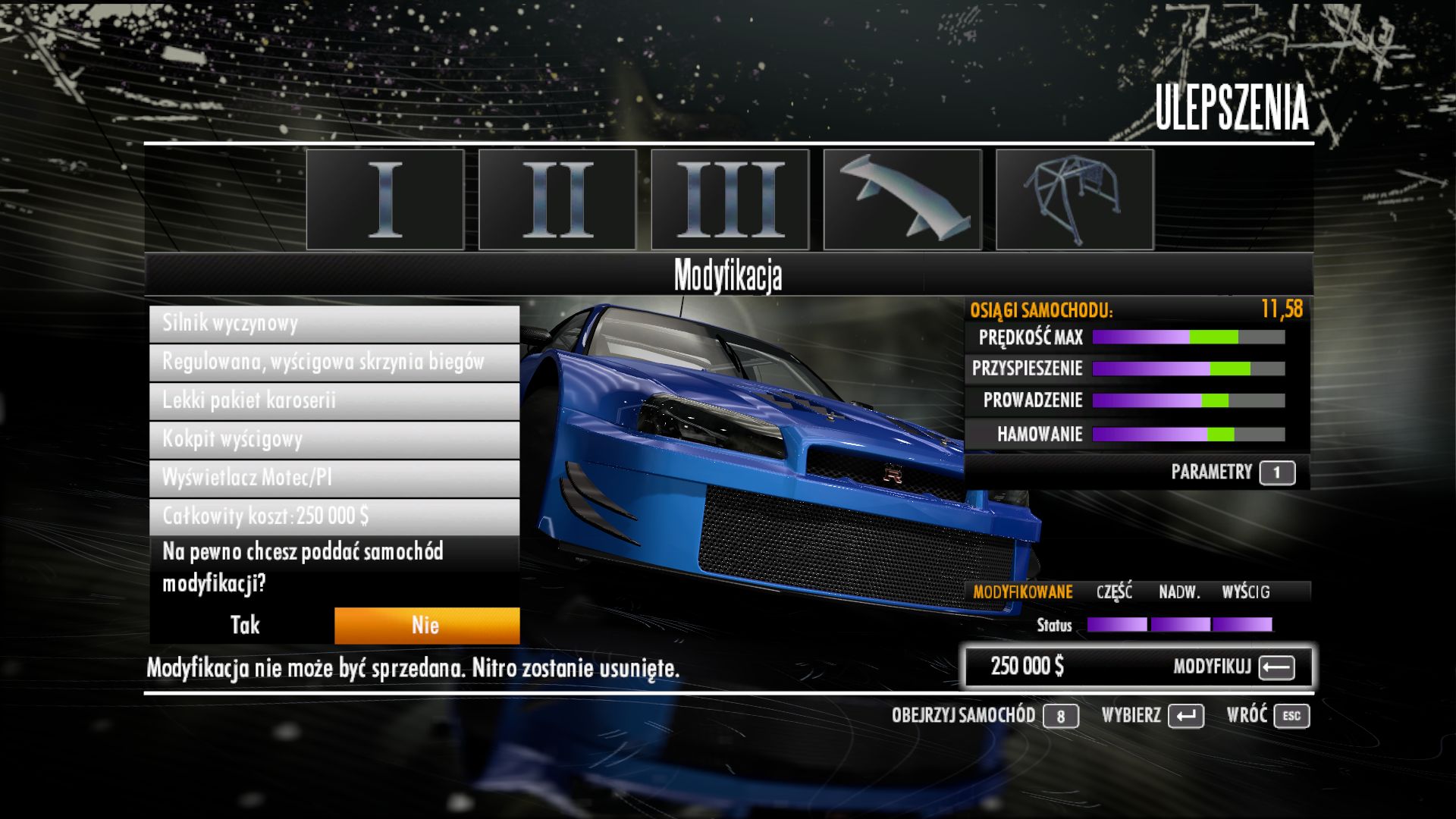Select Regulowana, wyścigowa skrzynia biegów row

[x=334, y=362]
